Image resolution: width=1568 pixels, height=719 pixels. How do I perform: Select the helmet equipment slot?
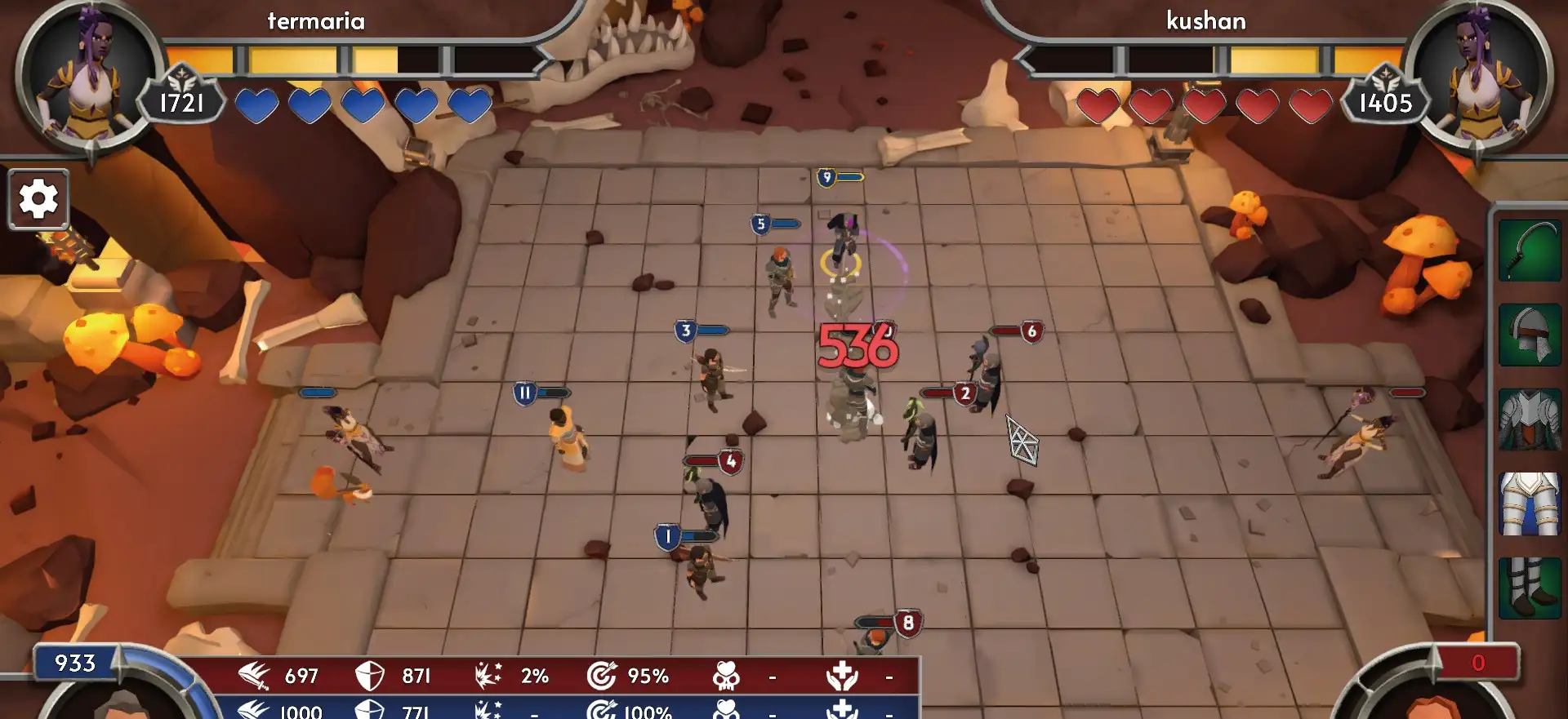click(x=1530, y=335)
